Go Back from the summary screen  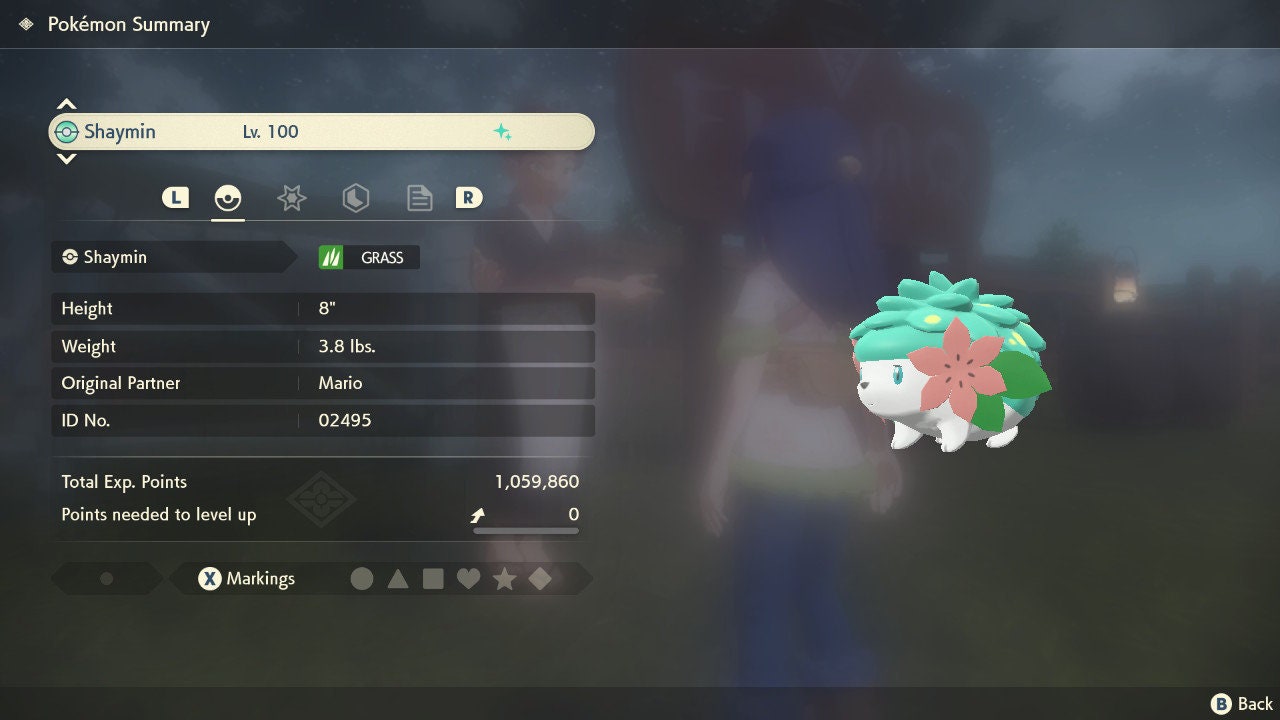1243,704
